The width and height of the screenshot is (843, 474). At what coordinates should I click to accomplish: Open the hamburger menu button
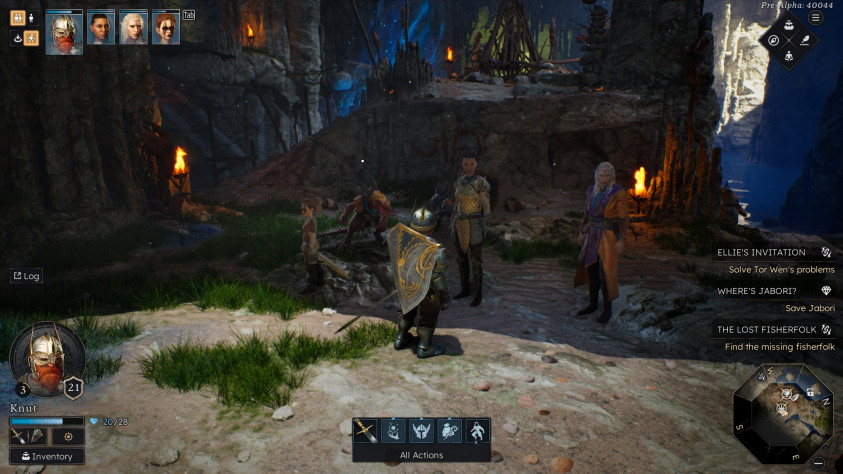point(815,18)
